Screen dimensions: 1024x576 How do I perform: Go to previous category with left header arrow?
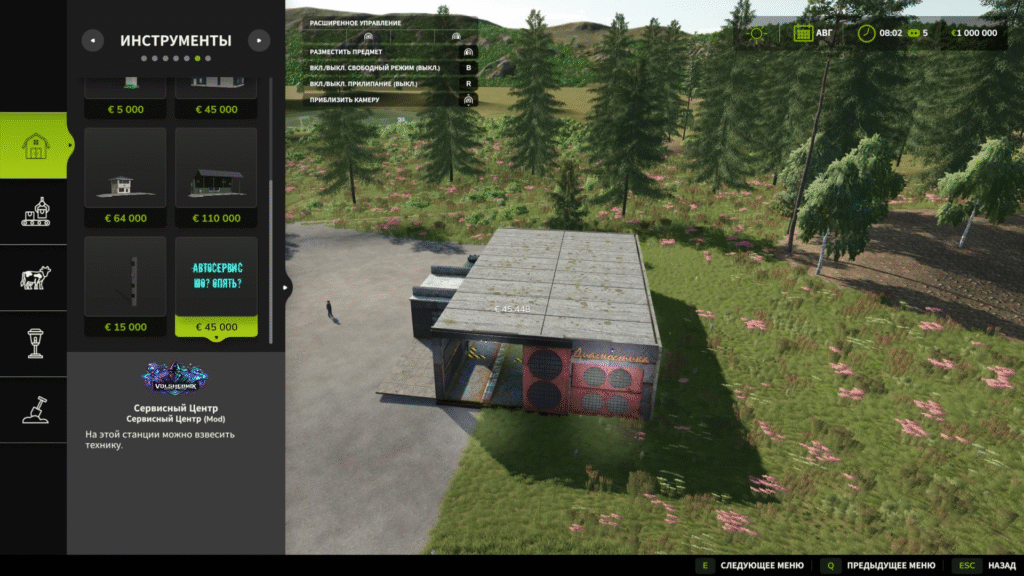pos(92,41)
